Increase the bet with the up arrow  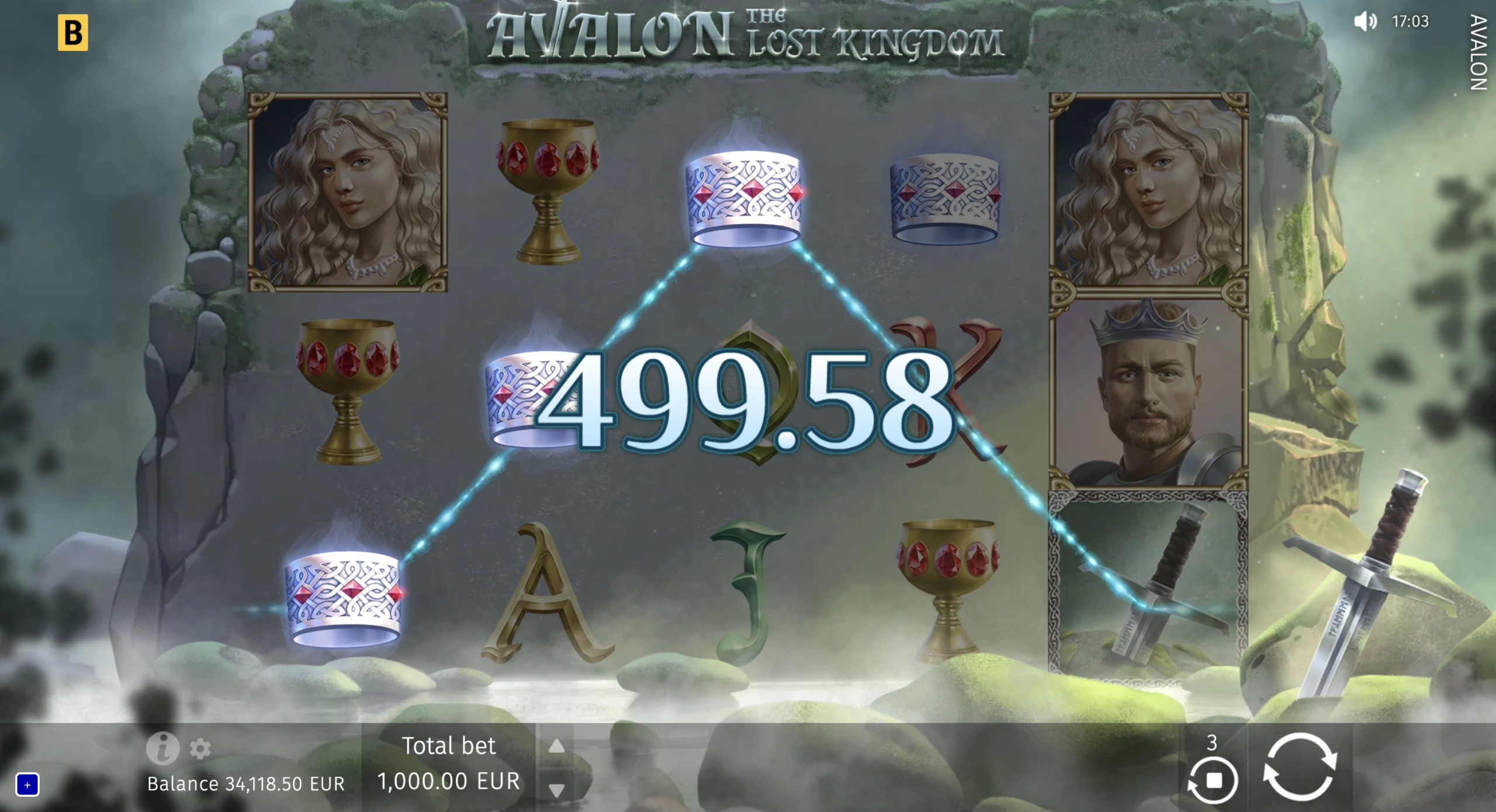coord(557,745)
